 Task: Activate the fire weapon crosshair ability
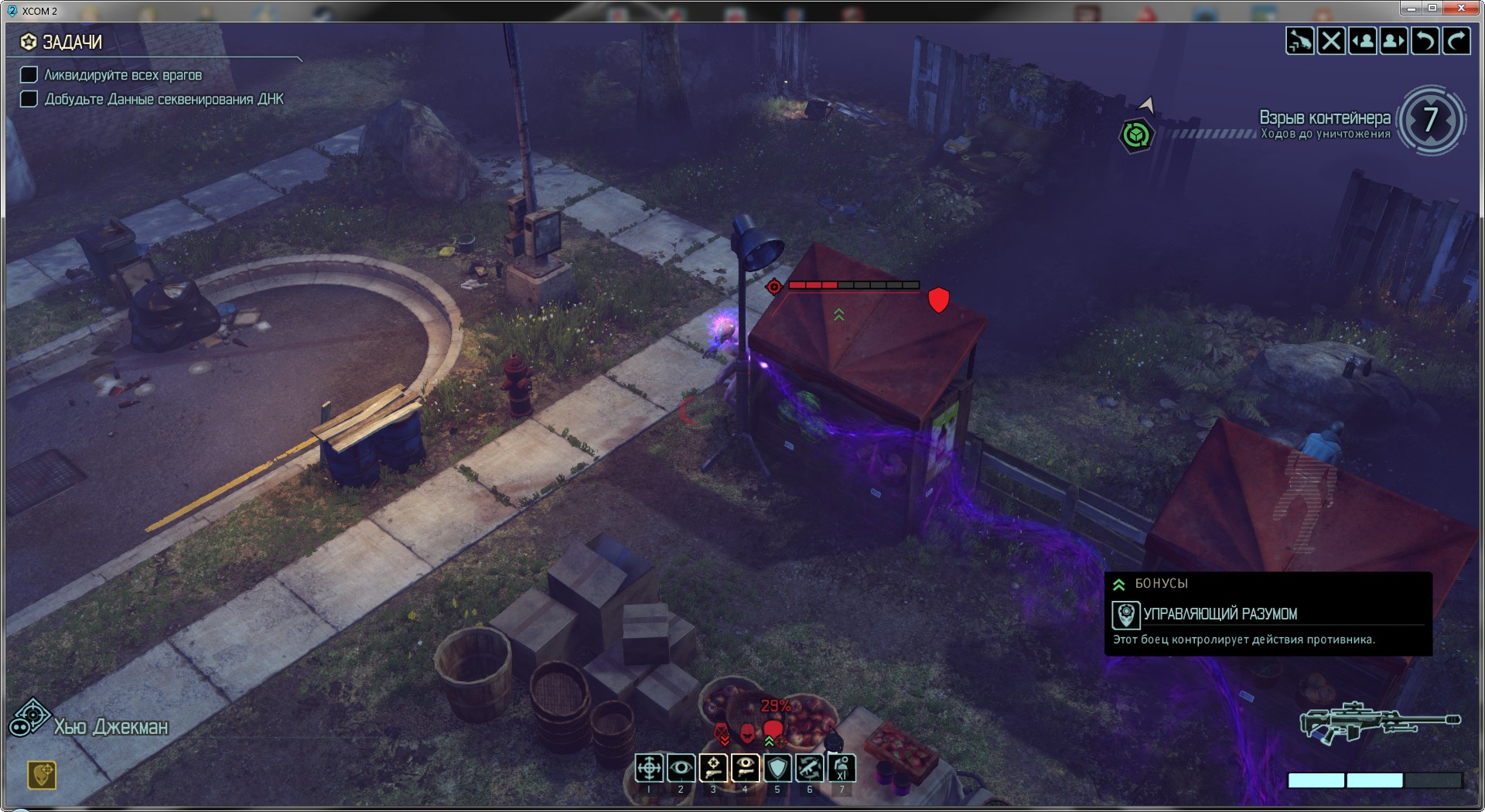[649, 768]
